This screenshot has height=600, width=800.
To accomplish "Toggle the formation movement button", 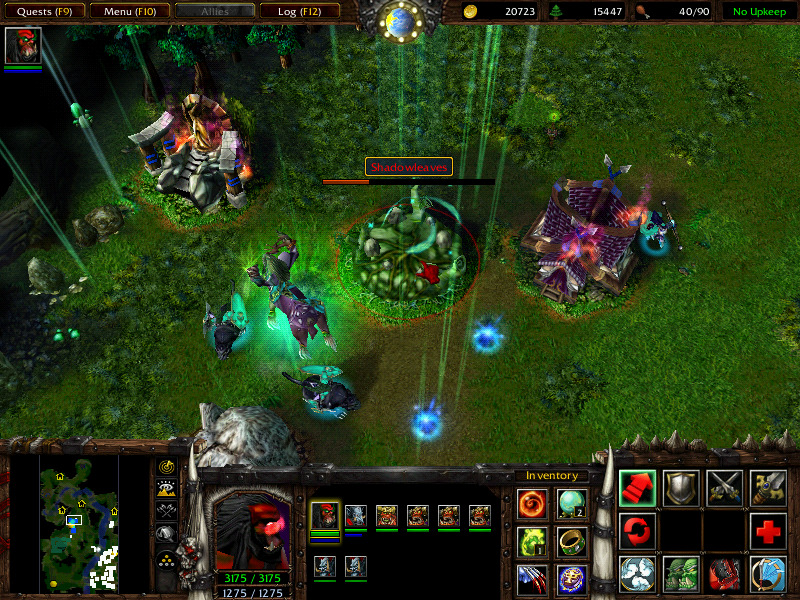I will [166, 557].
